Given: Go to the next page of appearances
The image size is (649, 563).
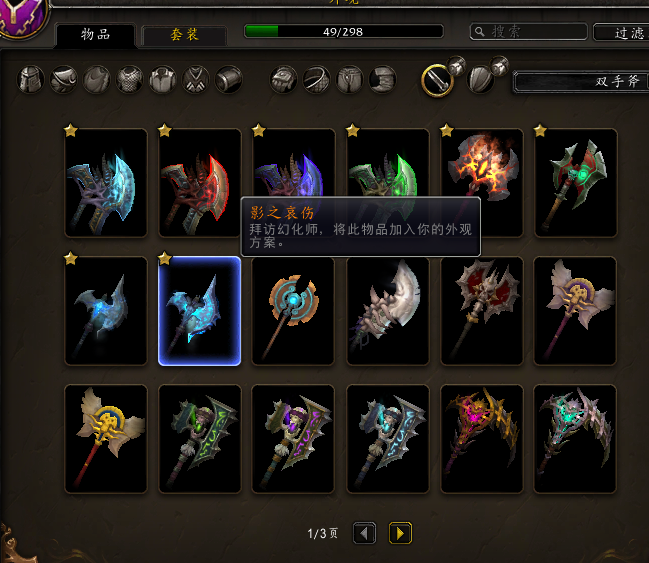Looking at the screenshot, I should pyautogui.click(x=400, y=533).
